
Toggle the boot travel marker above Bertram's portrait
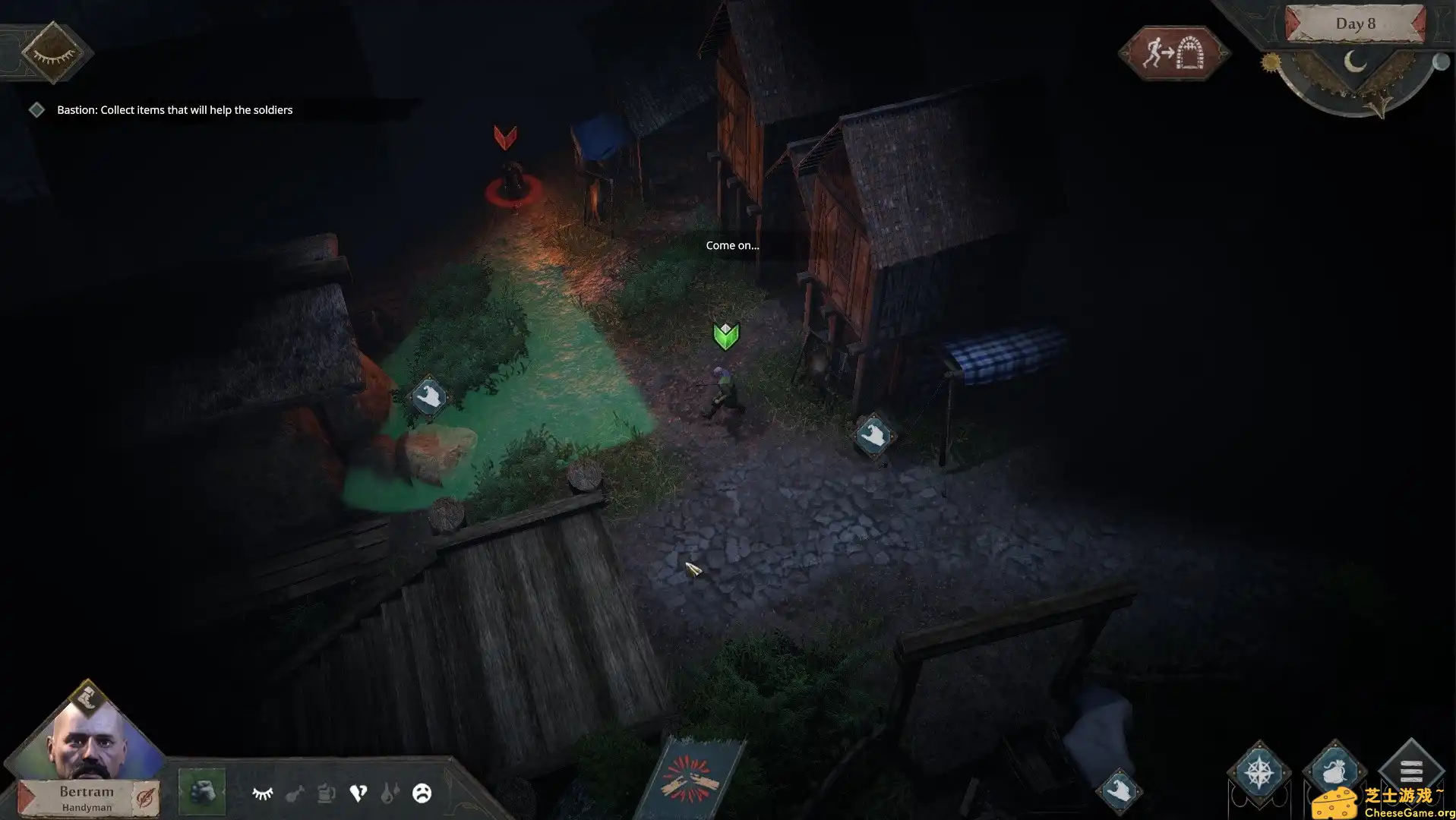point(86,695)
